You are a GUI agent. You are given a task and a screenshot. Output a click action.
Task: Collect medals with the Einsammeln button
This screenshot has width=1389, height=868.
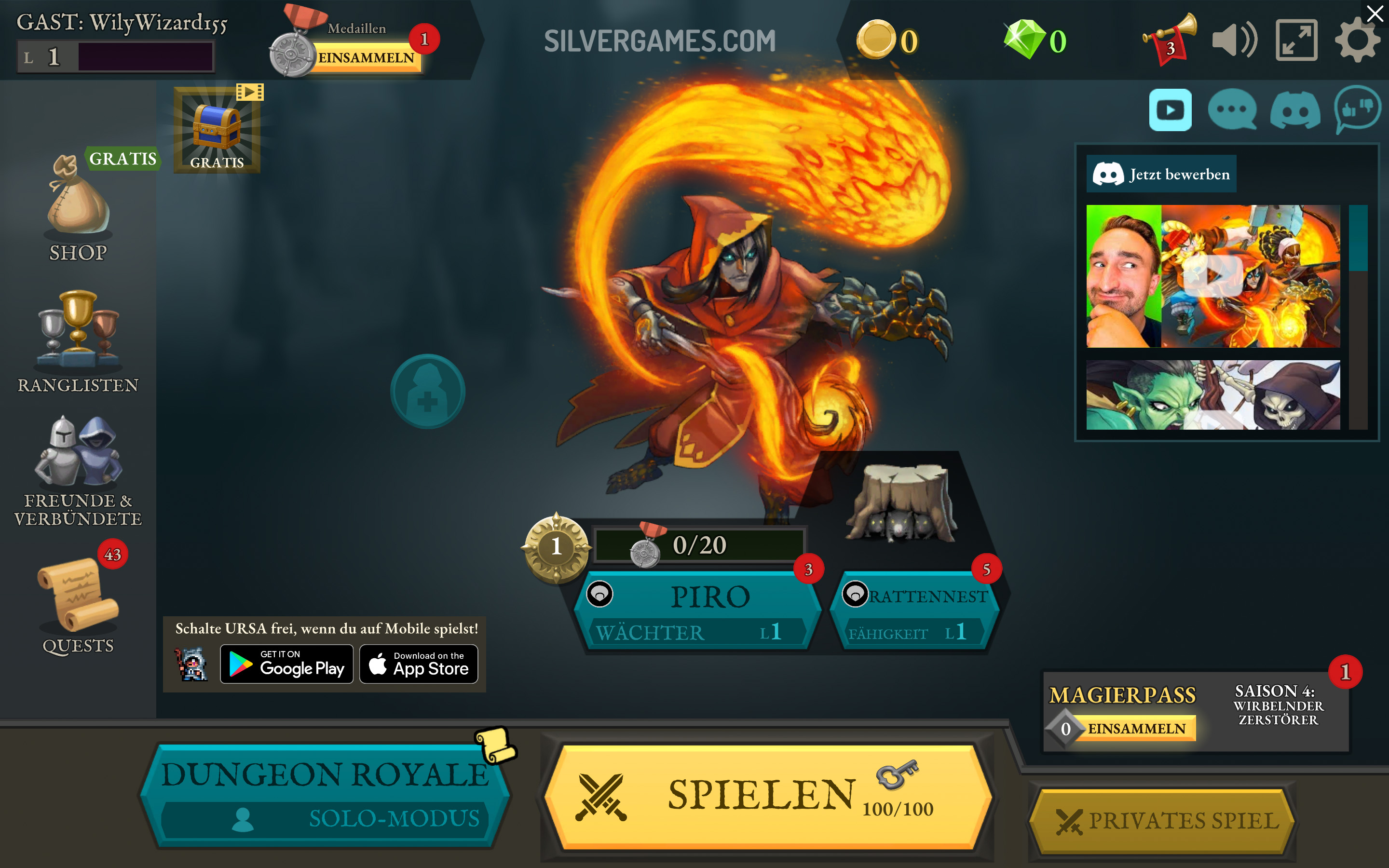[366, 58]
